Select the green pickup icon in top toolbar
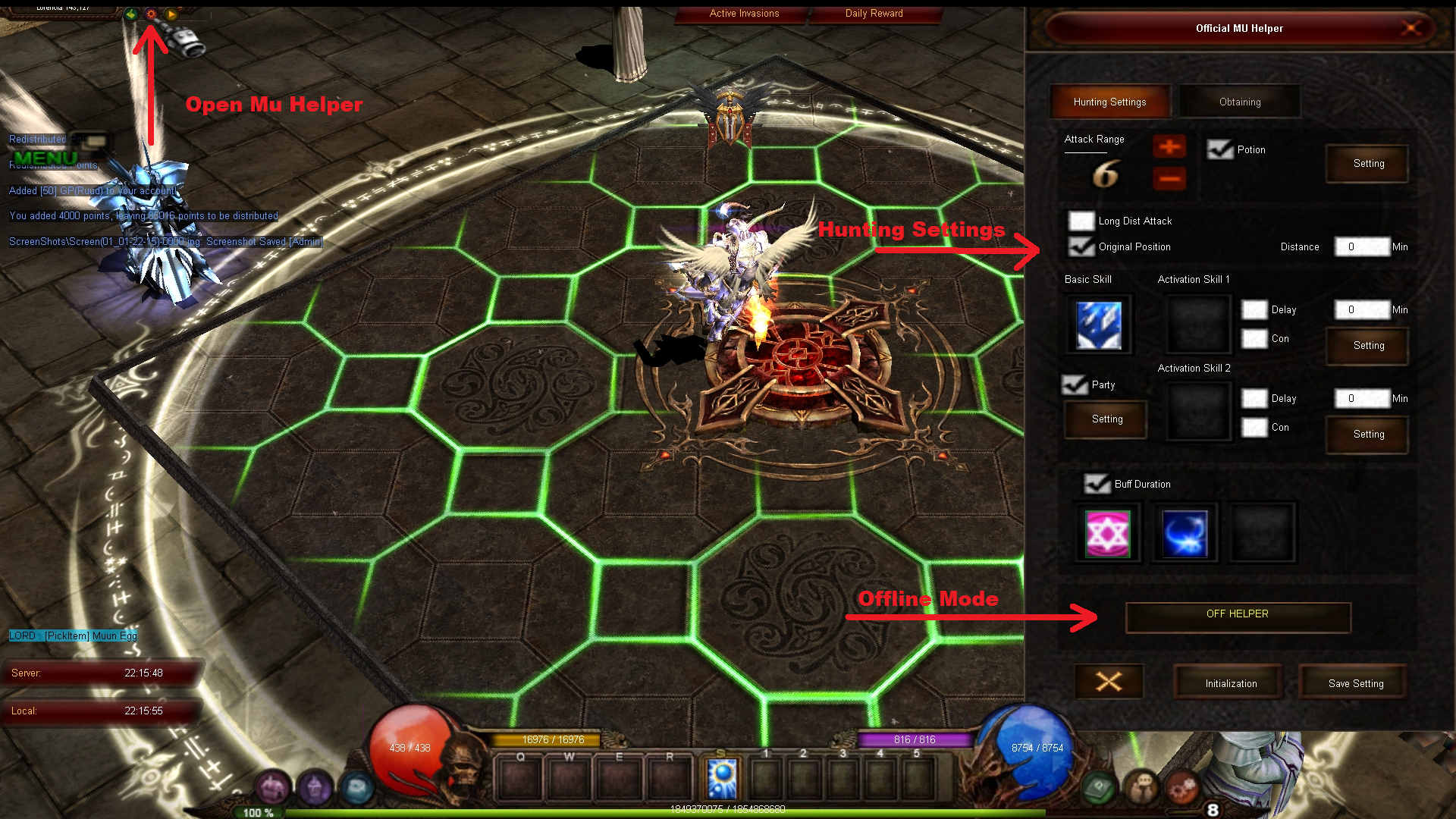Screen dimensions: 1456x819 [x=130, y=14]
